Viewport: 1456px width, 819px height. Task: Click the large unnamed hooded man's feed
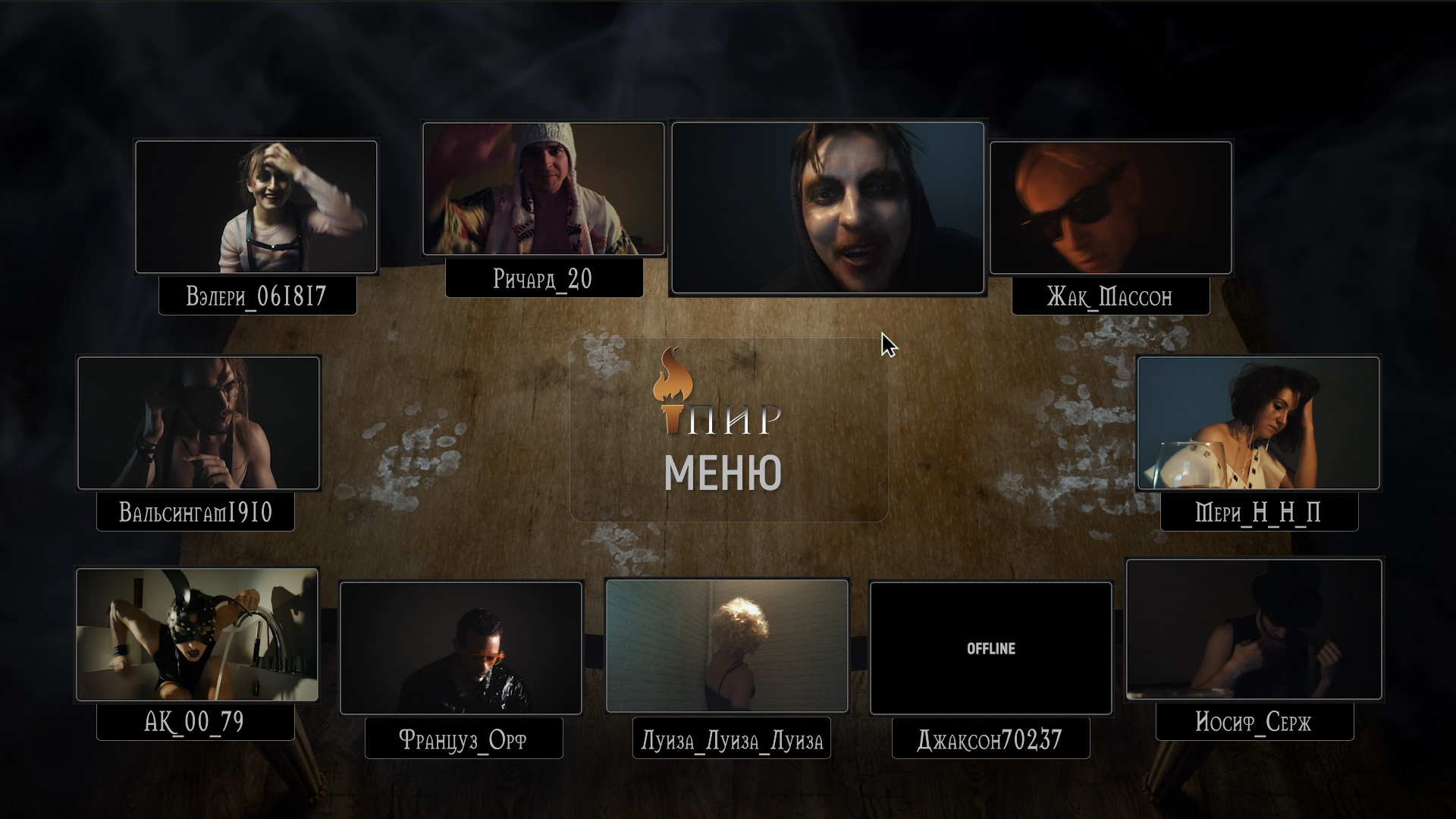pyautogui.click(x=827, y=207)
